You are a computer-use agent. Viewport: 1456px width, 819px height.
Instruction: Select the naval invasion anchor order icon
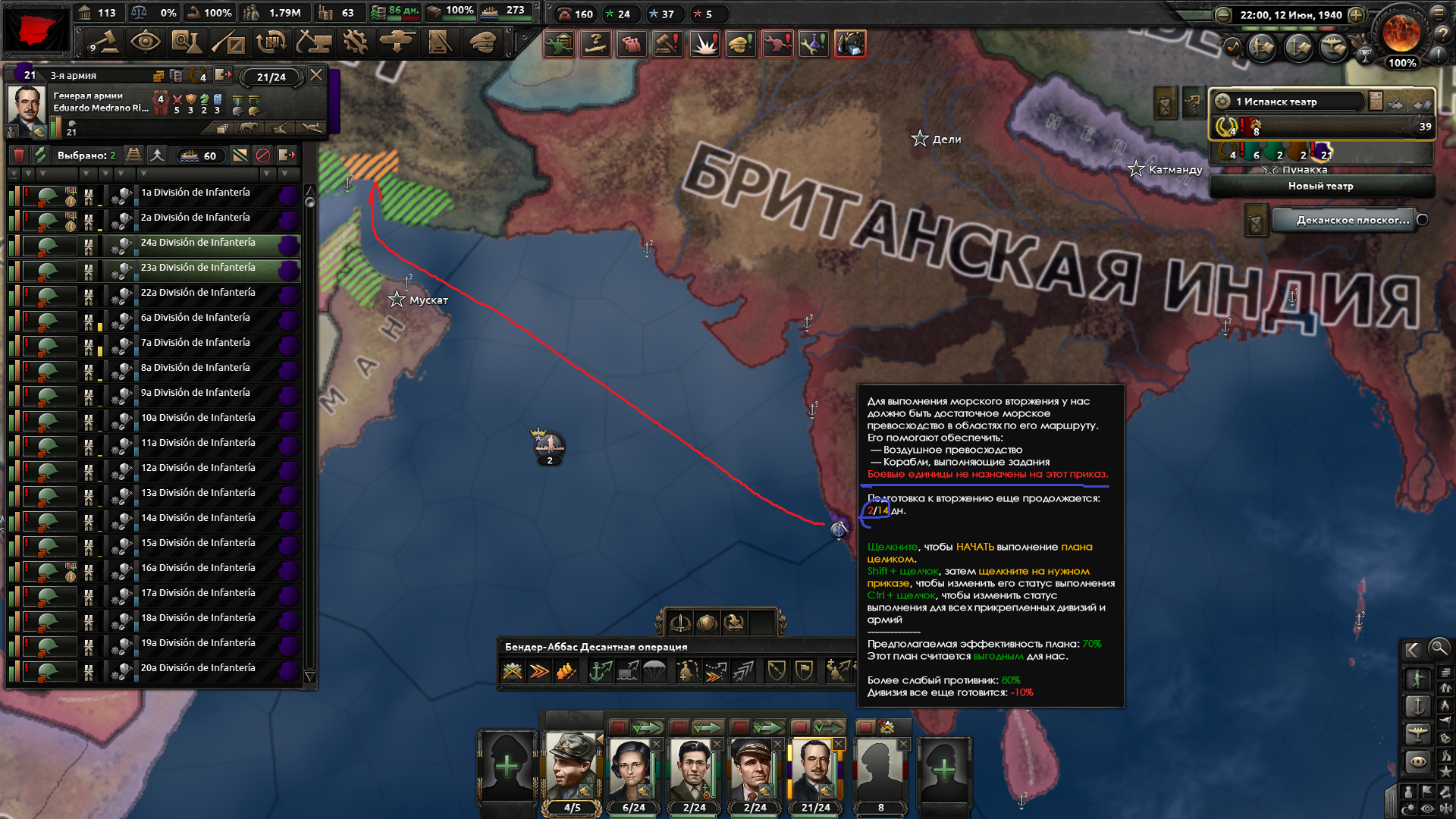[599, 670]
